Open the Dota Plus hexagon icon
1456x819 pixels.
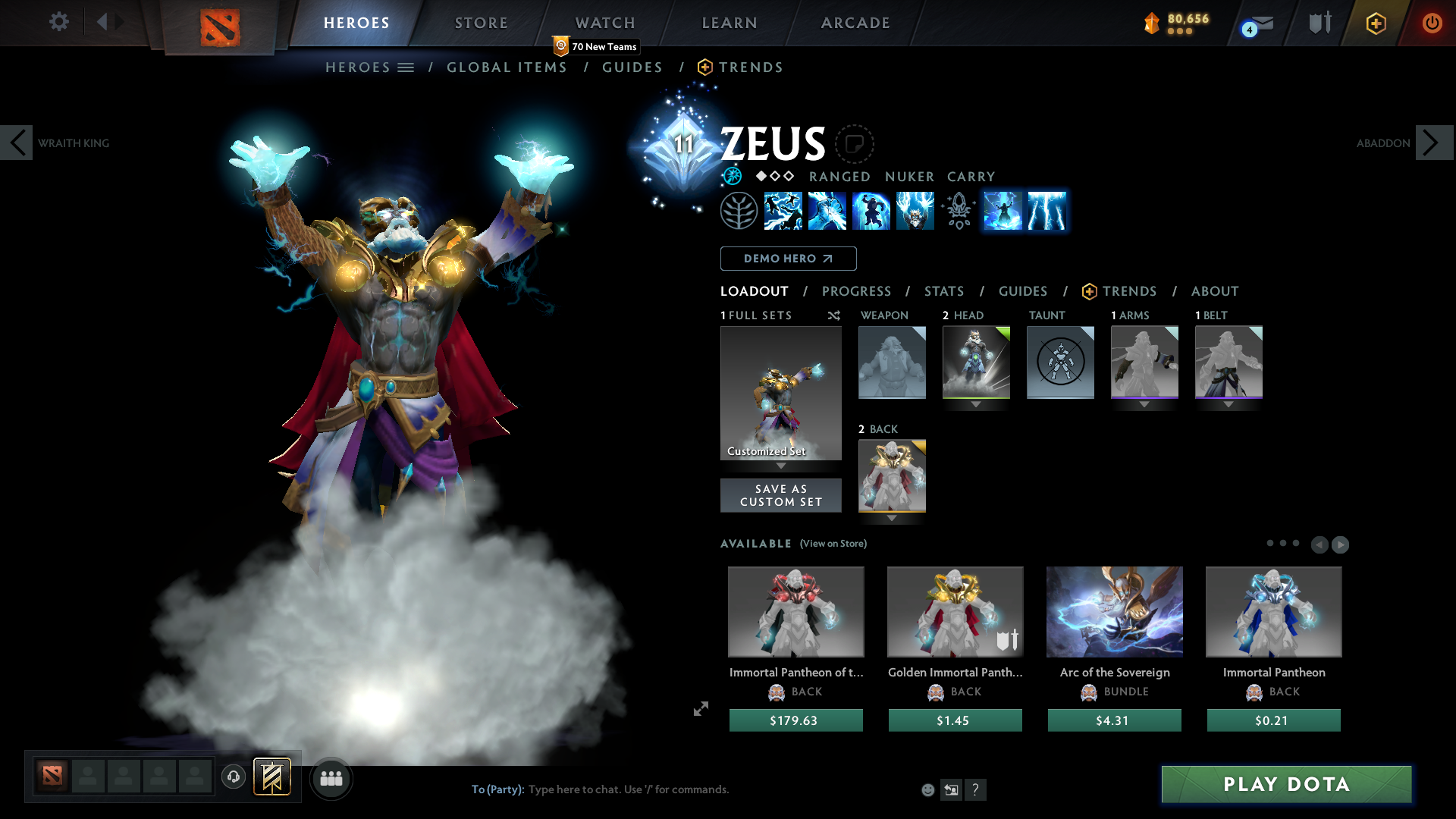point(1376,23)
